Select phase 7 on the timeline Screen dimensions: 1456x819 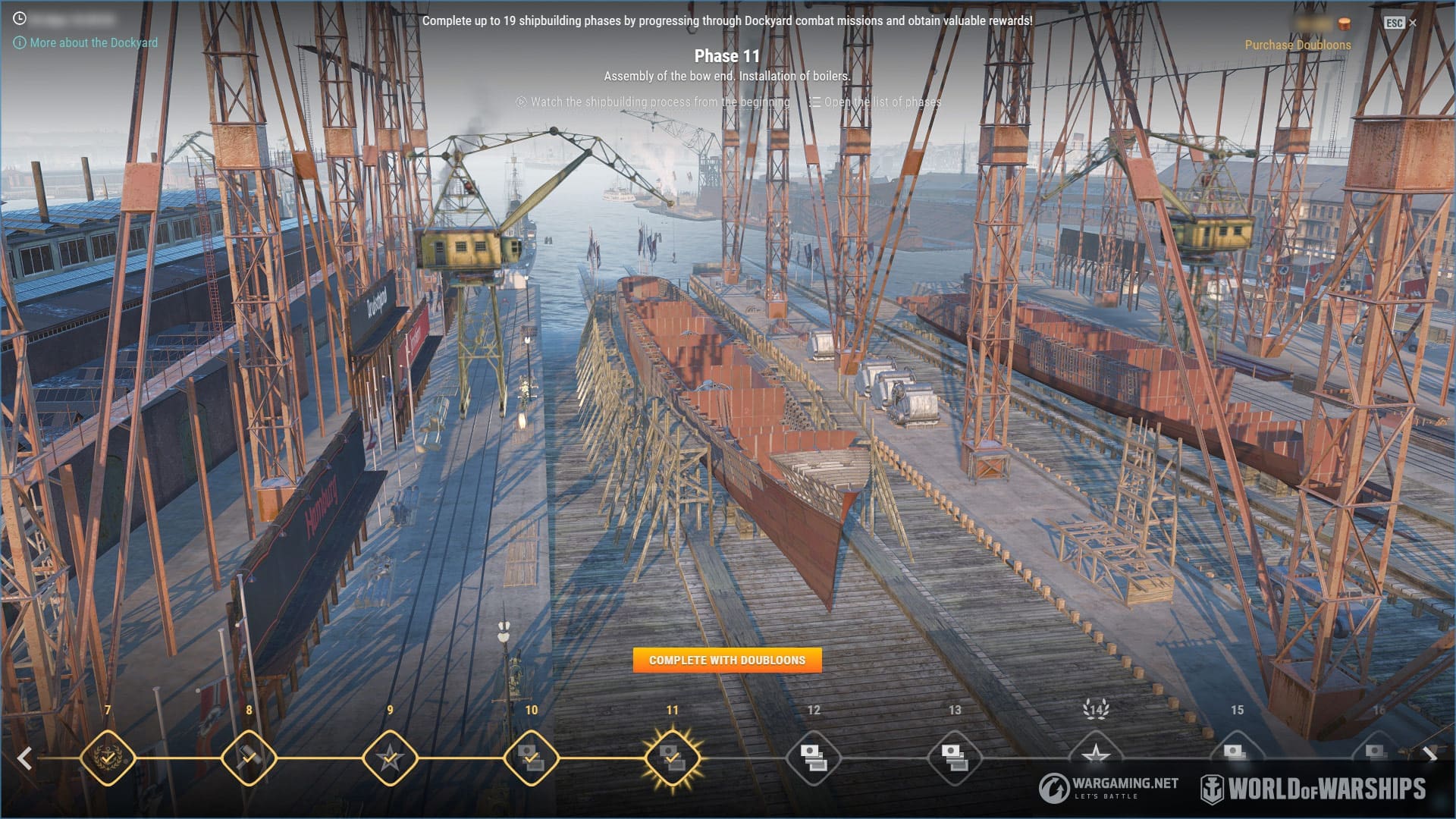click(x=108, y=757)
